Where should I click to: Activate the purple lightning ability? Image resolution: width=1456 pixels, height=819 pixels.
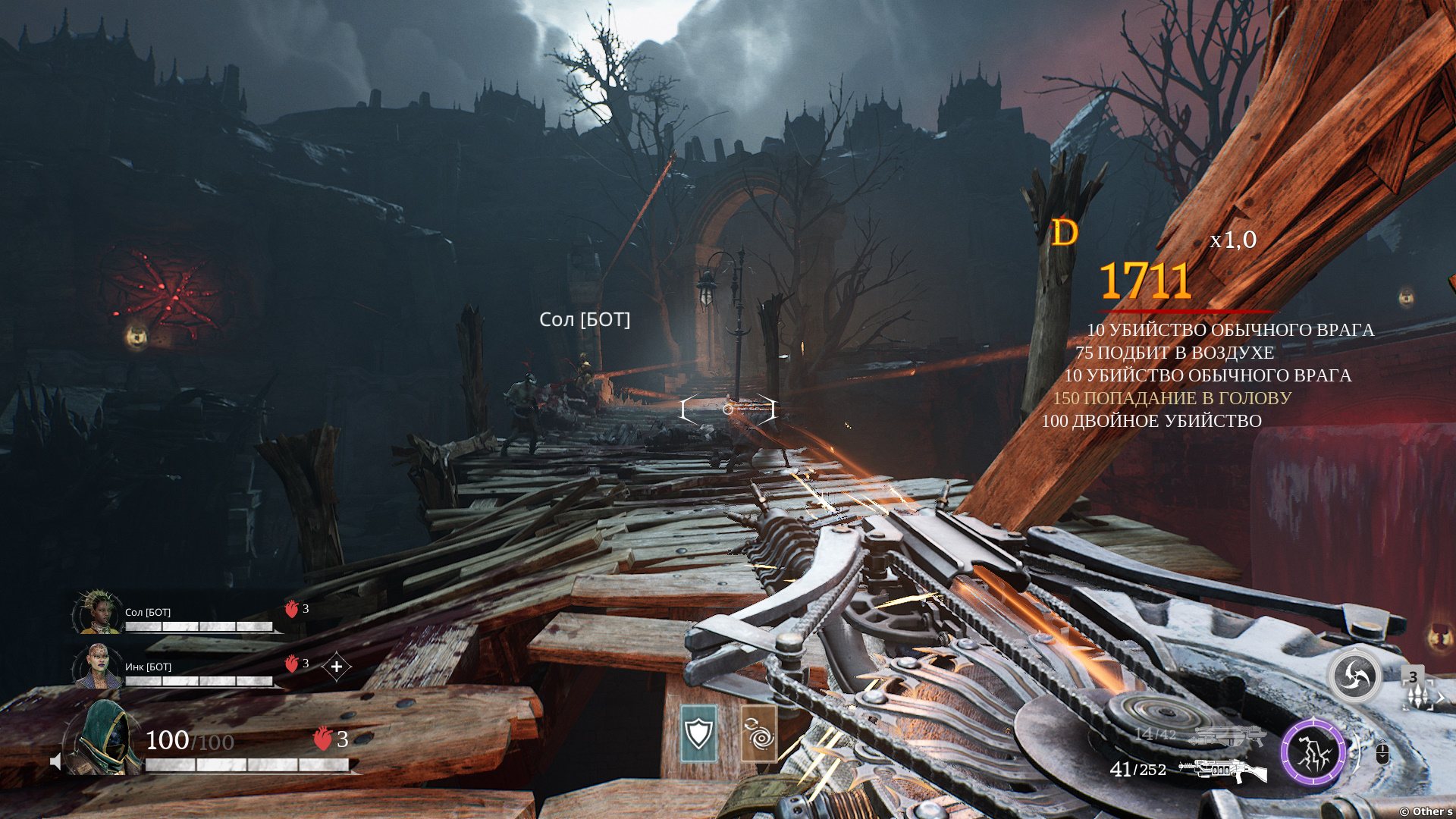click(1313, 754)
